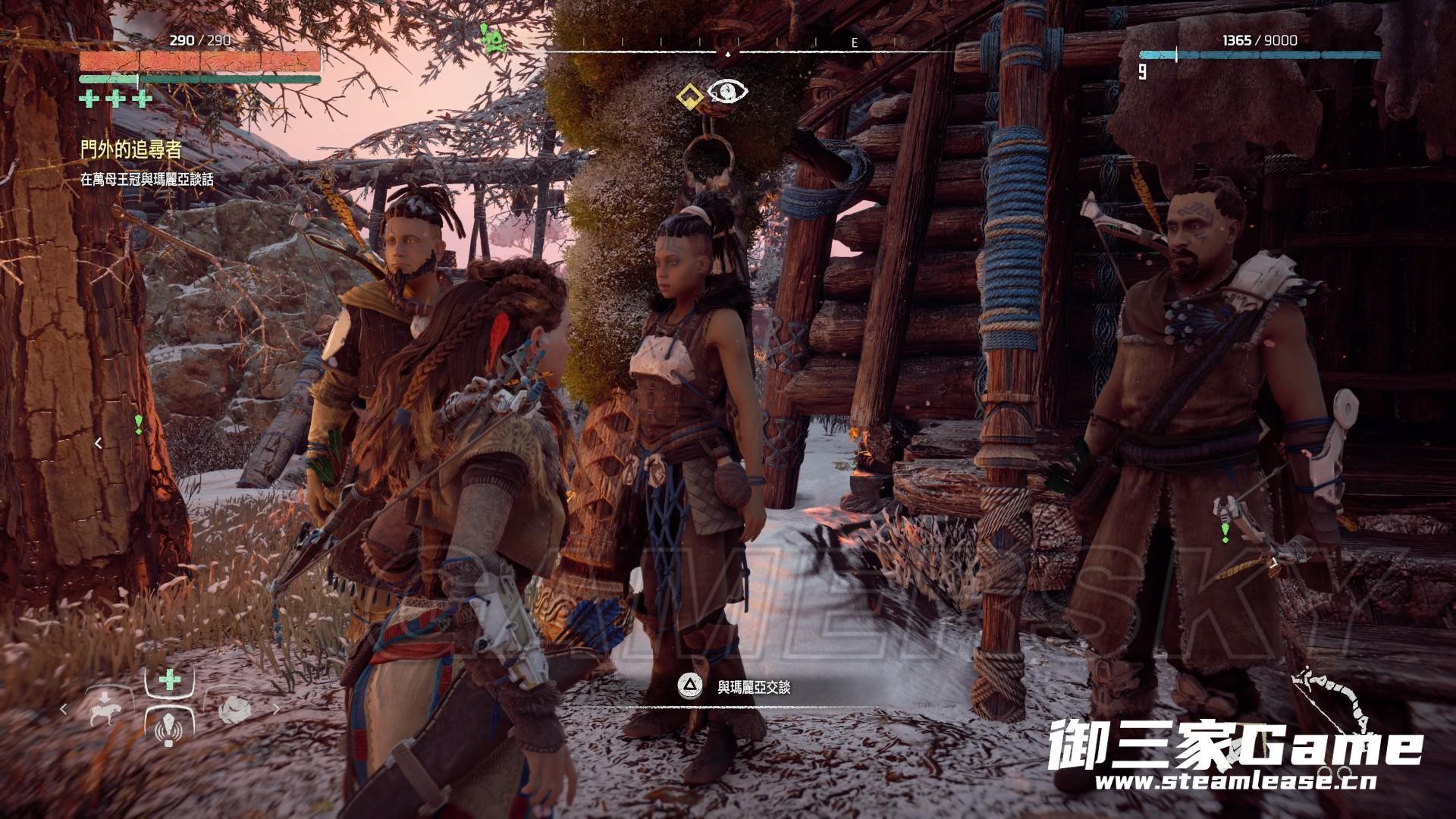Open the 門外的追尋者 quest tracker
Screen dimensions: 1456x819
pyautogui.click(x=132, y=150)
